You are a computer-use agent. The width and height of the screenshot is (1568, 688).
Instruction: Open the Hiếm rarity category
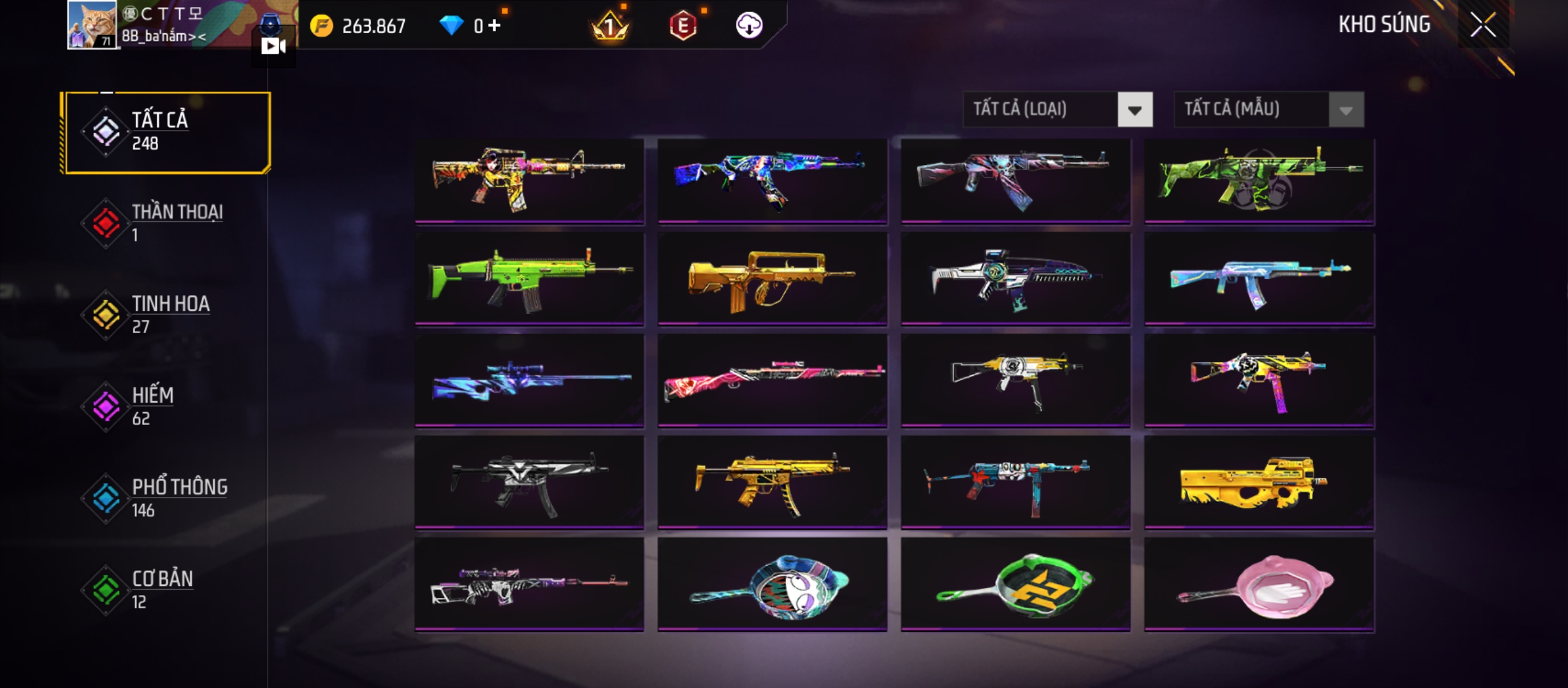tap(166, 406)
